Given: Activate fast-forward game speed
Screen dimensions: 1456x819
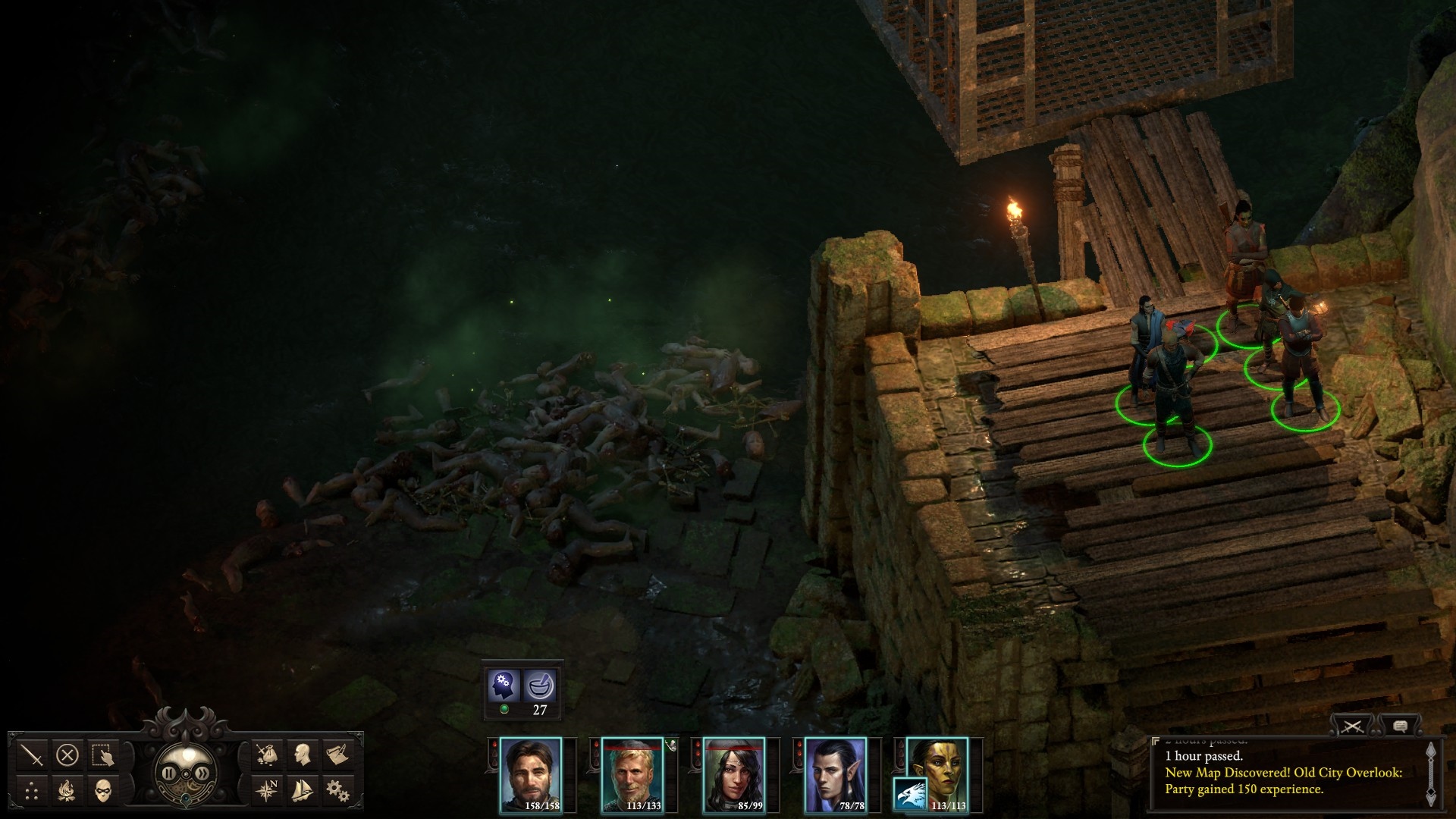Looking at the screenshot, I should click(202, 773).
